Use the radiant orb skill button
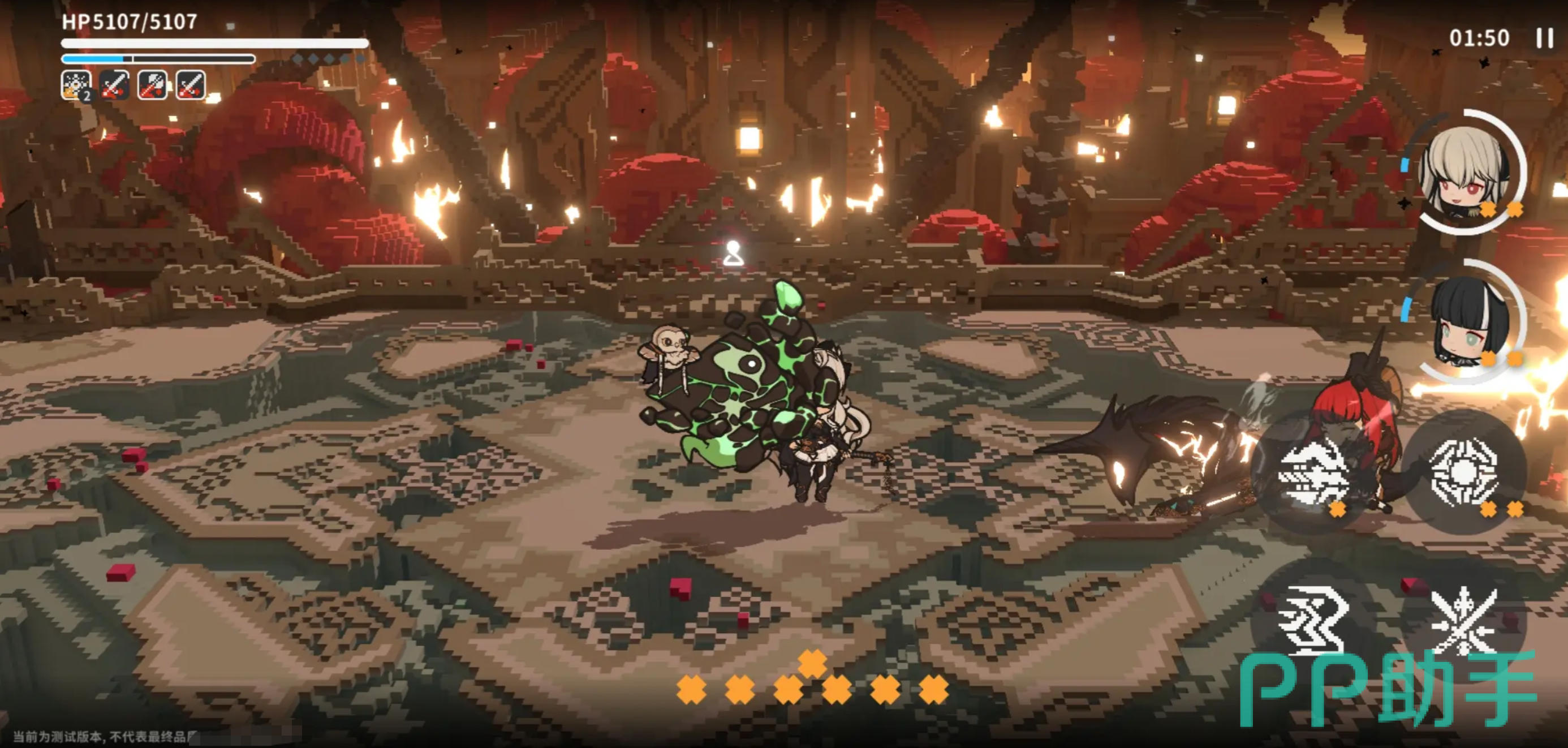 coord(1464,473)
